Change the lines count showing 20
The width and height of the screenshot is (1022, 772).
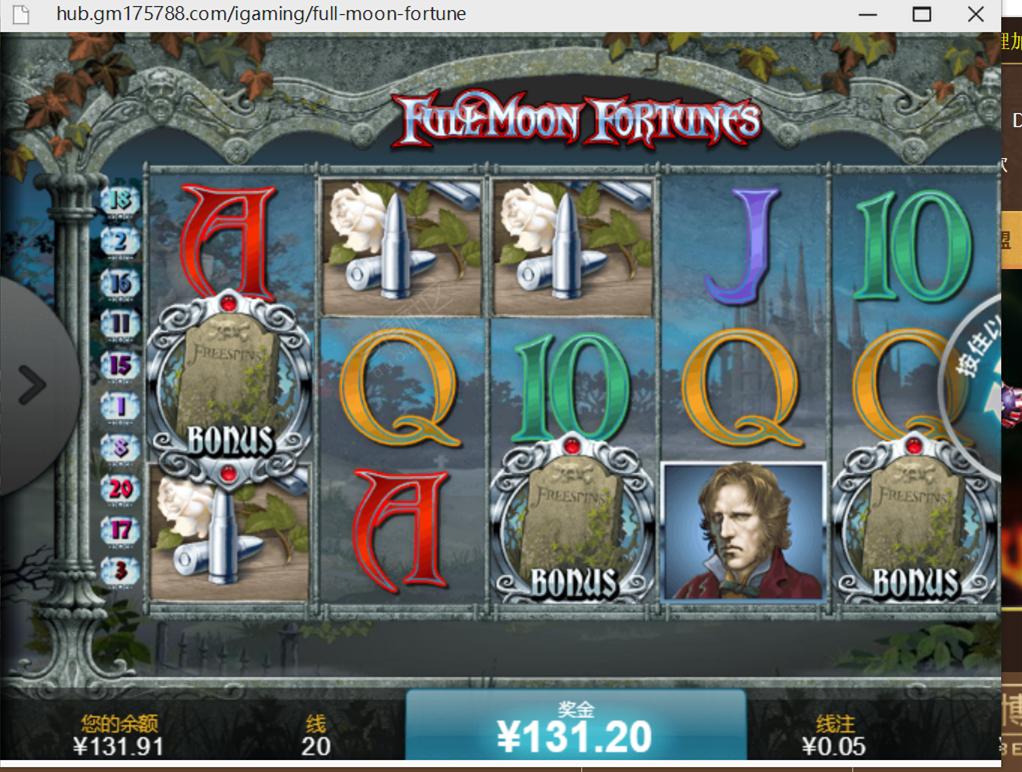coord(316,745)
